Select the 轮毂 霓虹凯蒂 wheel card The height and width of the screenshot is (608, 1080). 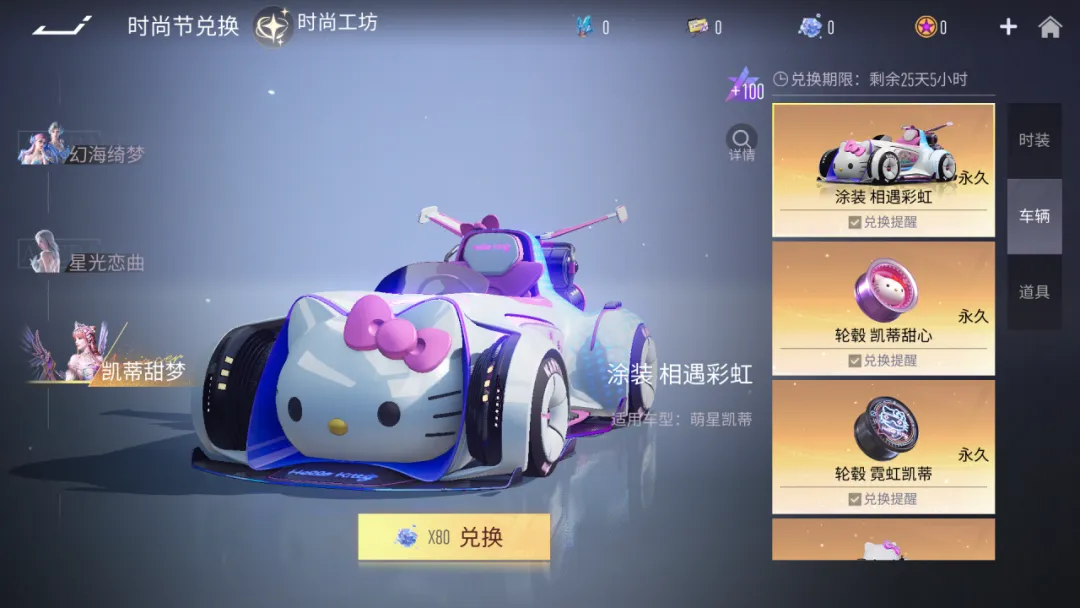883,435
